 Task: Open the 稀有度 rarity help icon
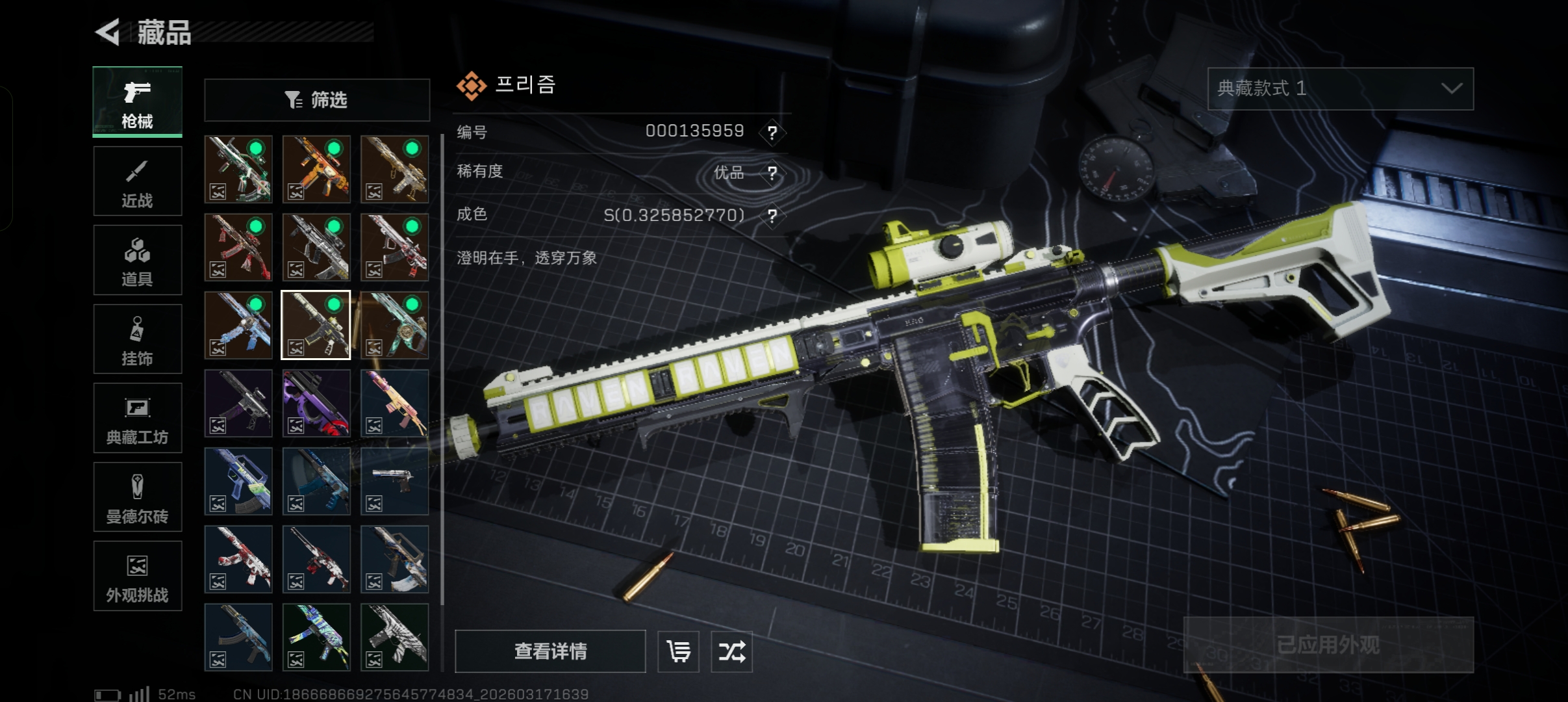tap(772, 173)
